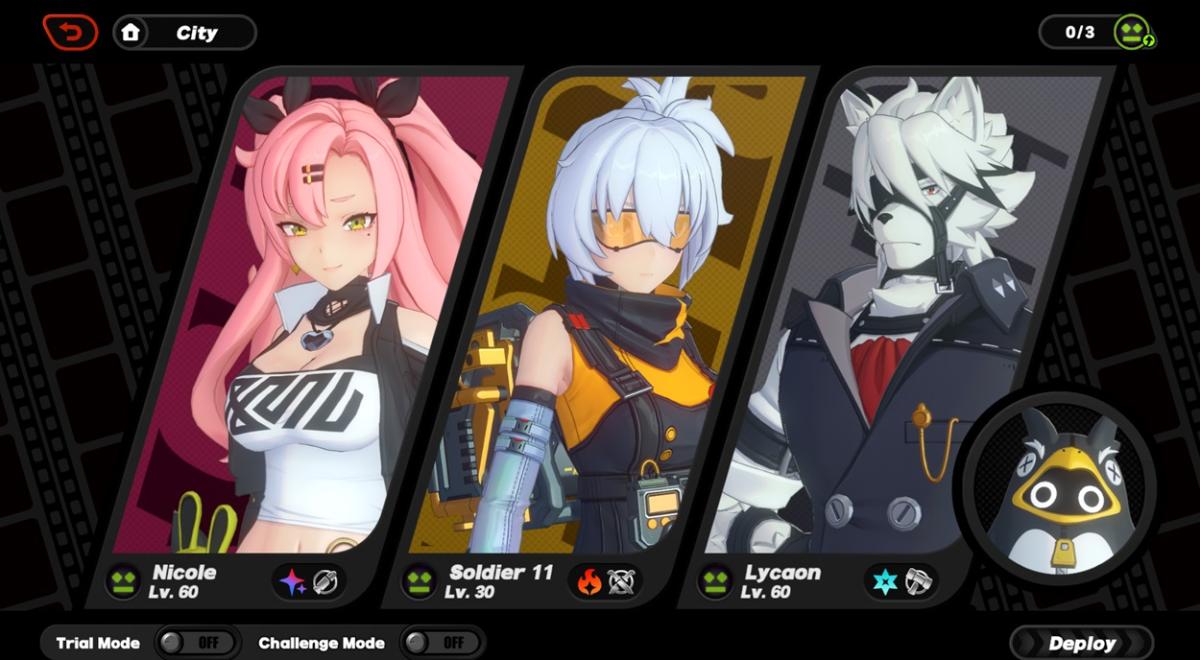Go back with the red return arrow
The width and height of the screenshot is (1200, 660).
(70, 32)
